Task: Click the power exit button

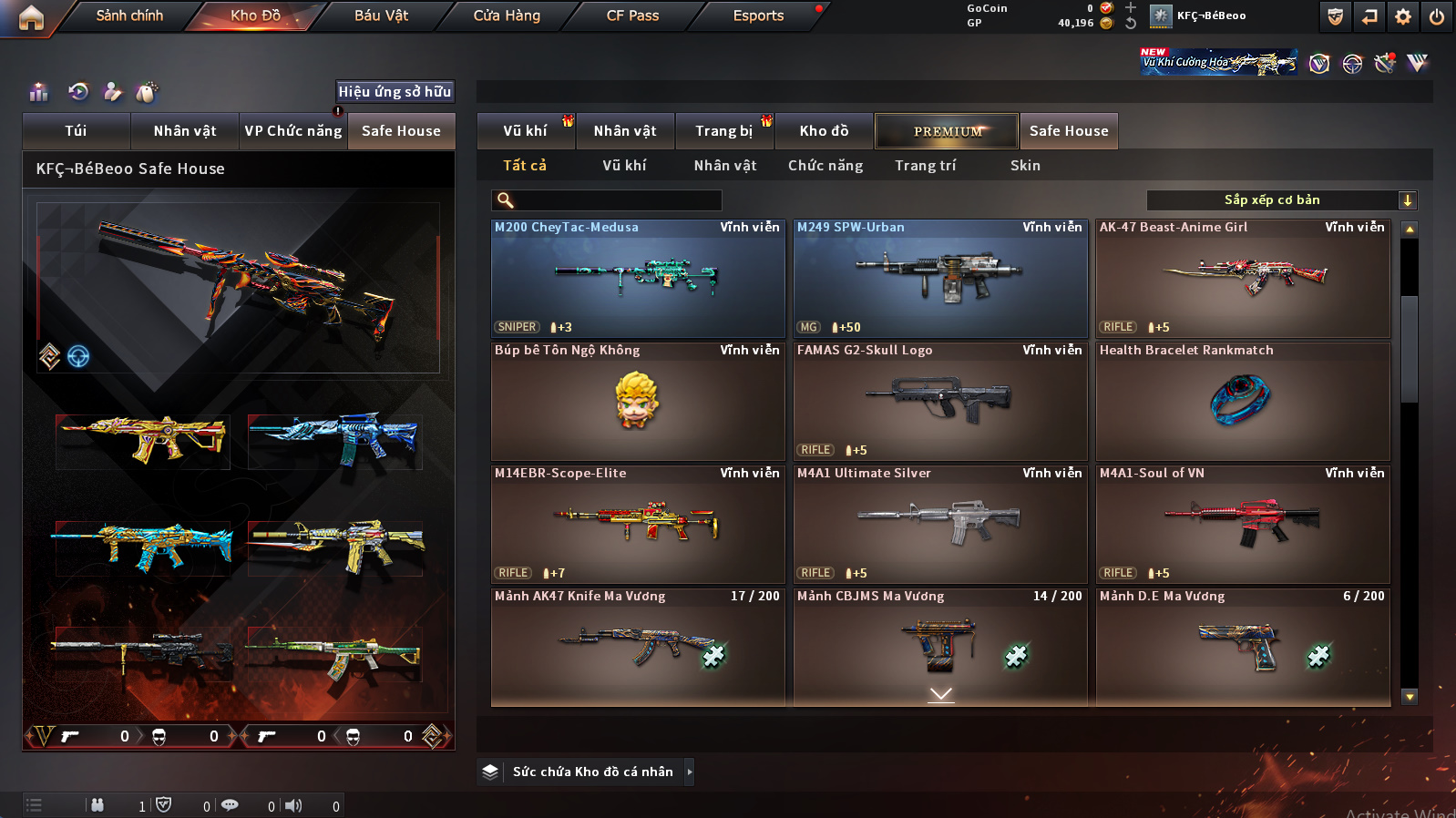Action: pyautogui.click(x=1437, y=16)
